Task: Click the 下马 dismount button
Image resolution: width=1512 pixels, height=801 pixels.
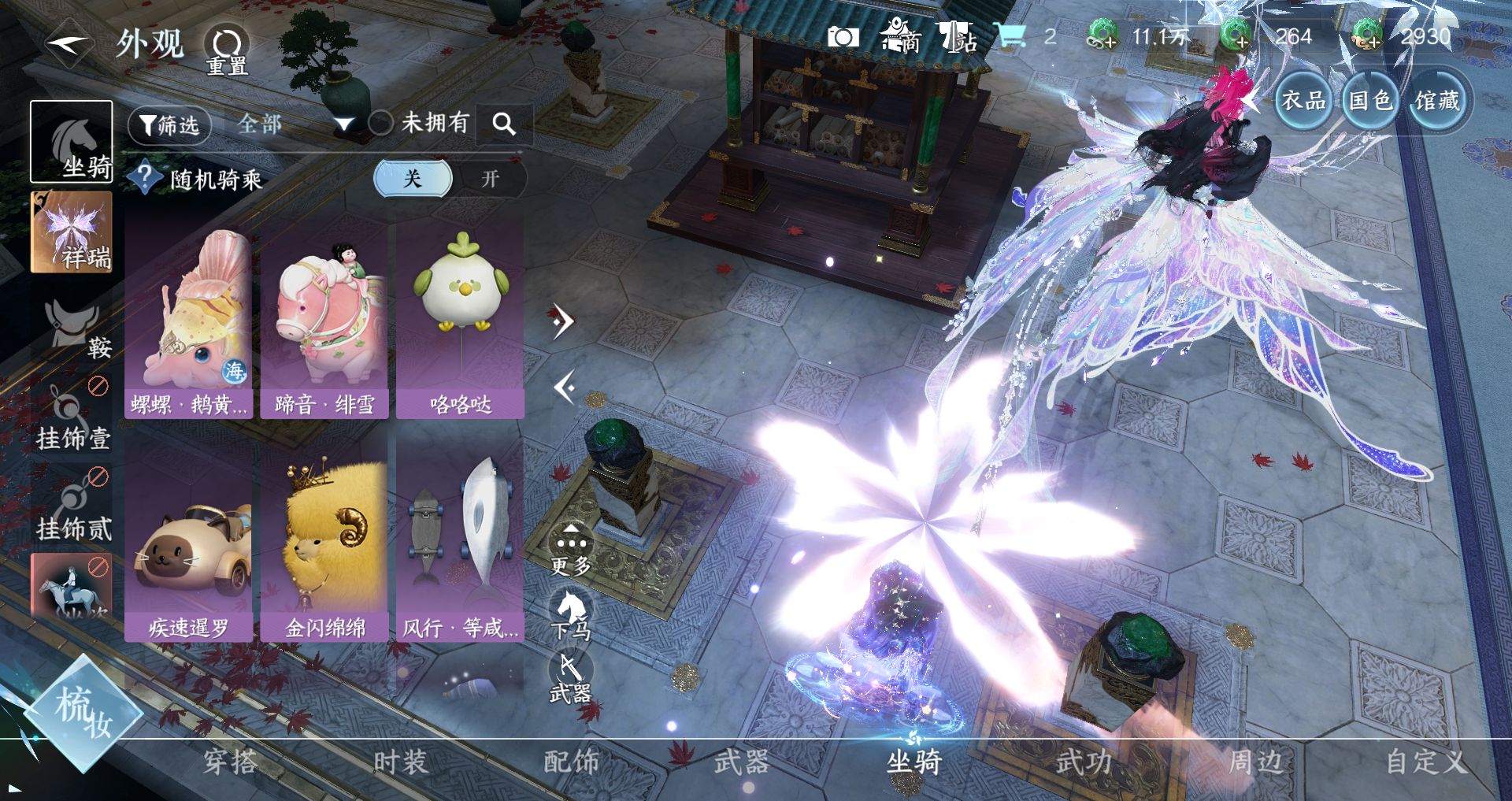Action: pos(571,614)
